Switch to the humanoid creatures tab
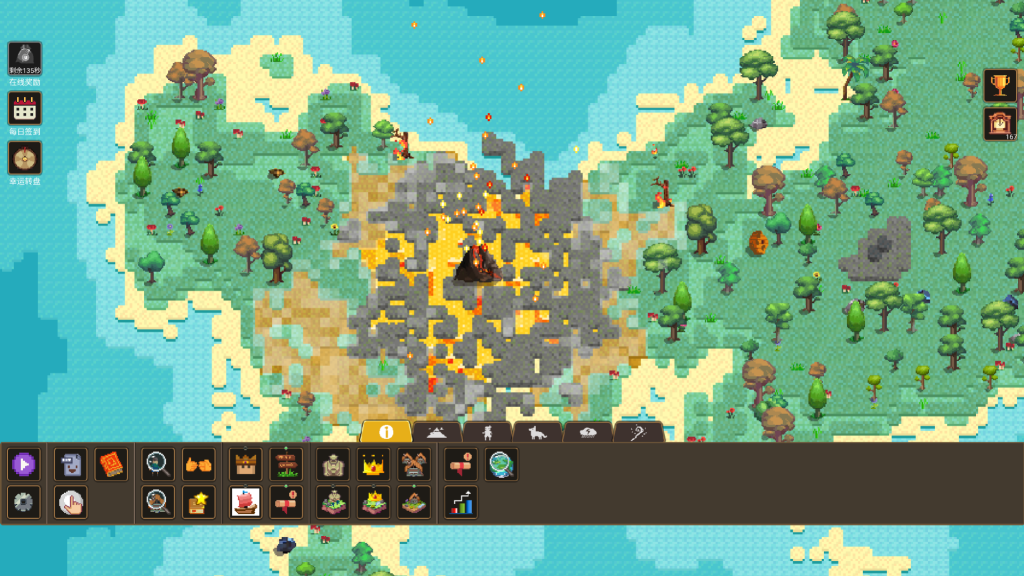The width and height of the screenshot is (1024, 576). 487,432
